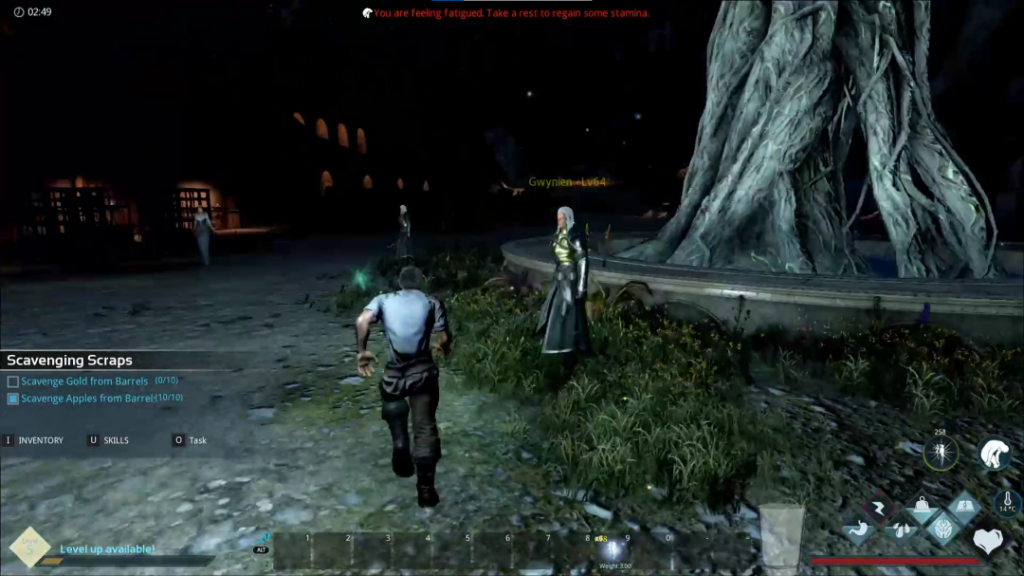
Task: Click the level 5 diamond badge
Action: click(x=30, y=547)
